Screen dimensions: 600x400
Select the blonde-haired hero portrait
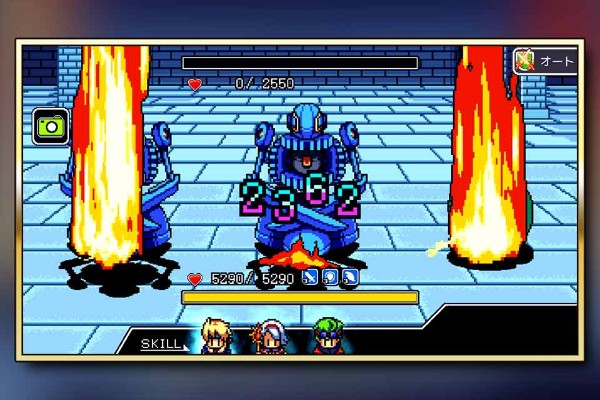pos(215,336)
